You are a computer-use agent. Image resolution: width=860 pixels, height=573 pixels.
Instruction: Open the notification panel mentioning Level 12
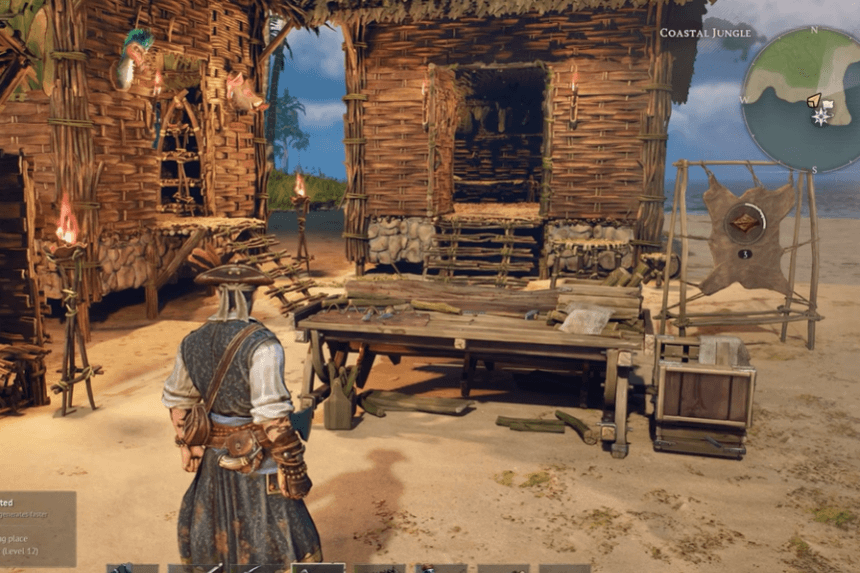(x=37, y=528)
